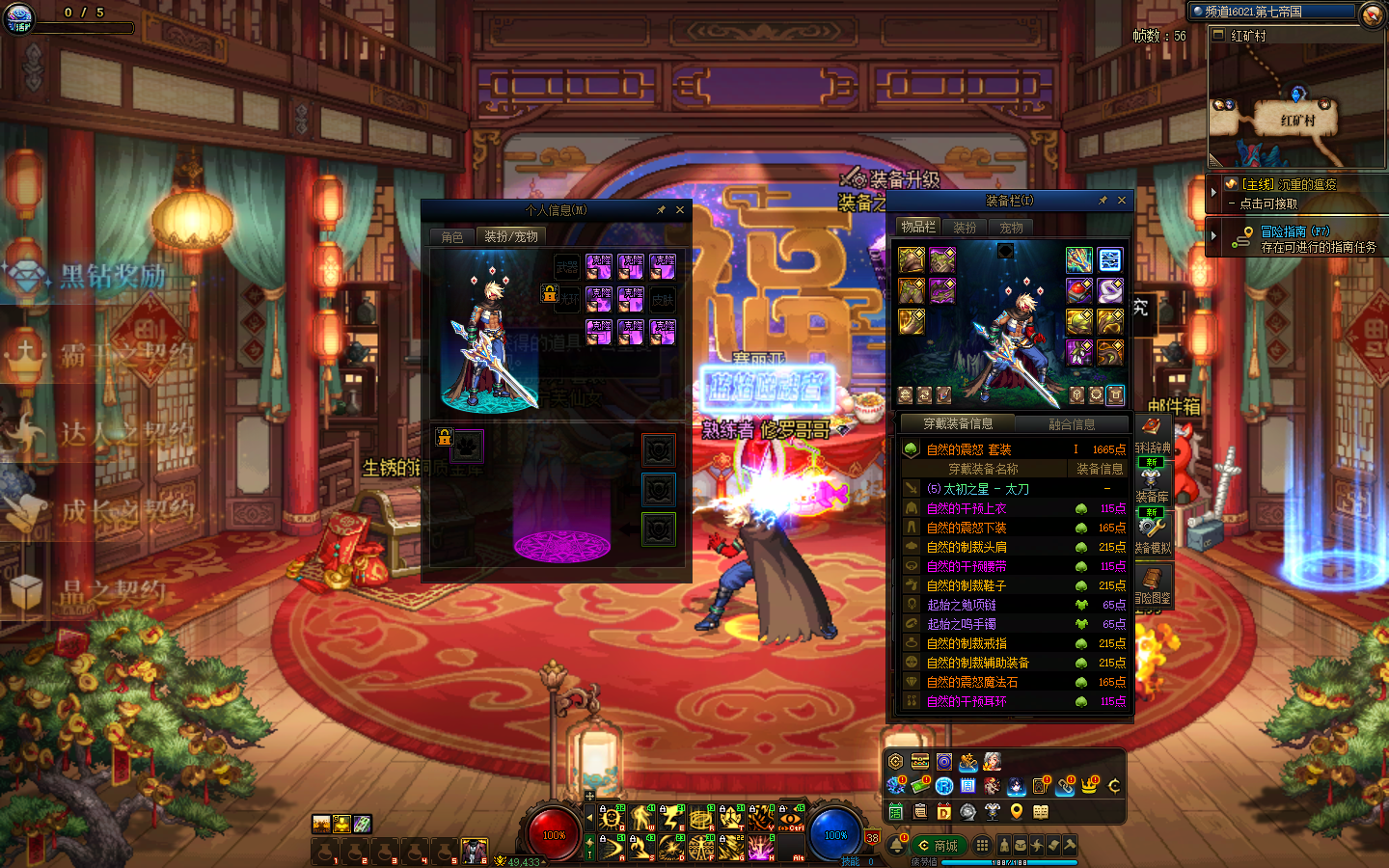Image resolution: width=1389 pixels, height=868 pixels.
Task: Show the 融合信息 fusion info tab
Action: (x=1072, y=424)
